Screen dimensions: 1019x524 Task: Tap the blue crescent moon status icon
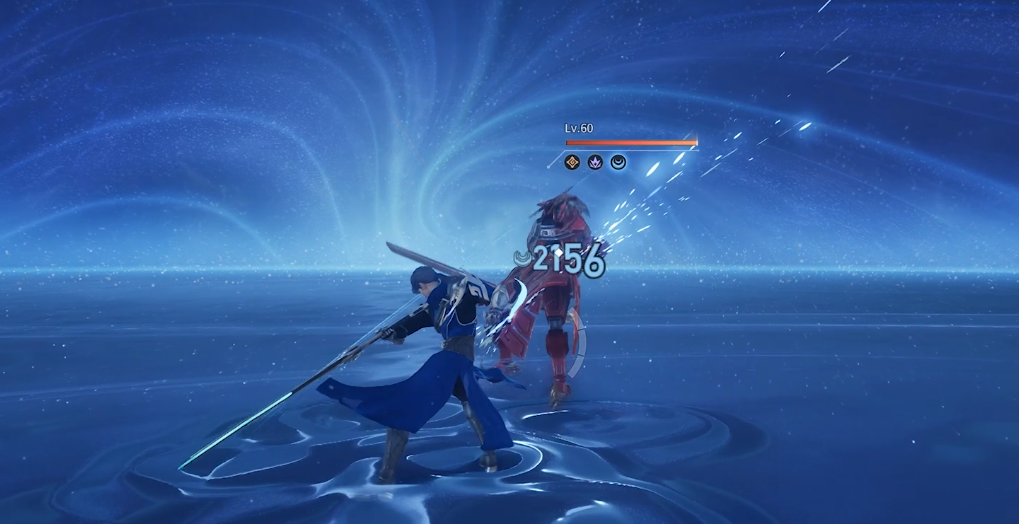(x=618, y=161)
